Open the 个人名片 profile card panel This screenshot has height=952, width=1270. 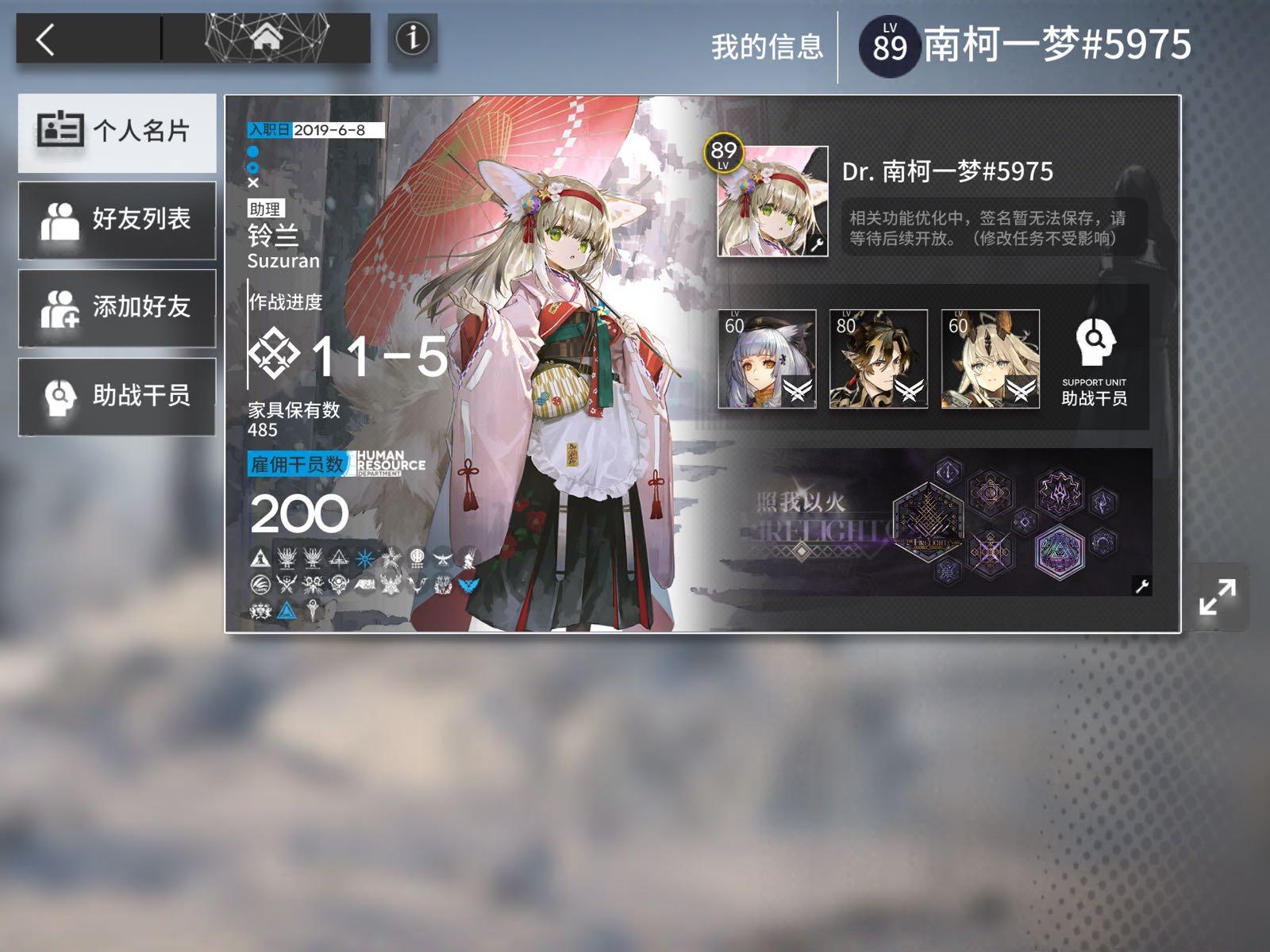click(116, 132)
